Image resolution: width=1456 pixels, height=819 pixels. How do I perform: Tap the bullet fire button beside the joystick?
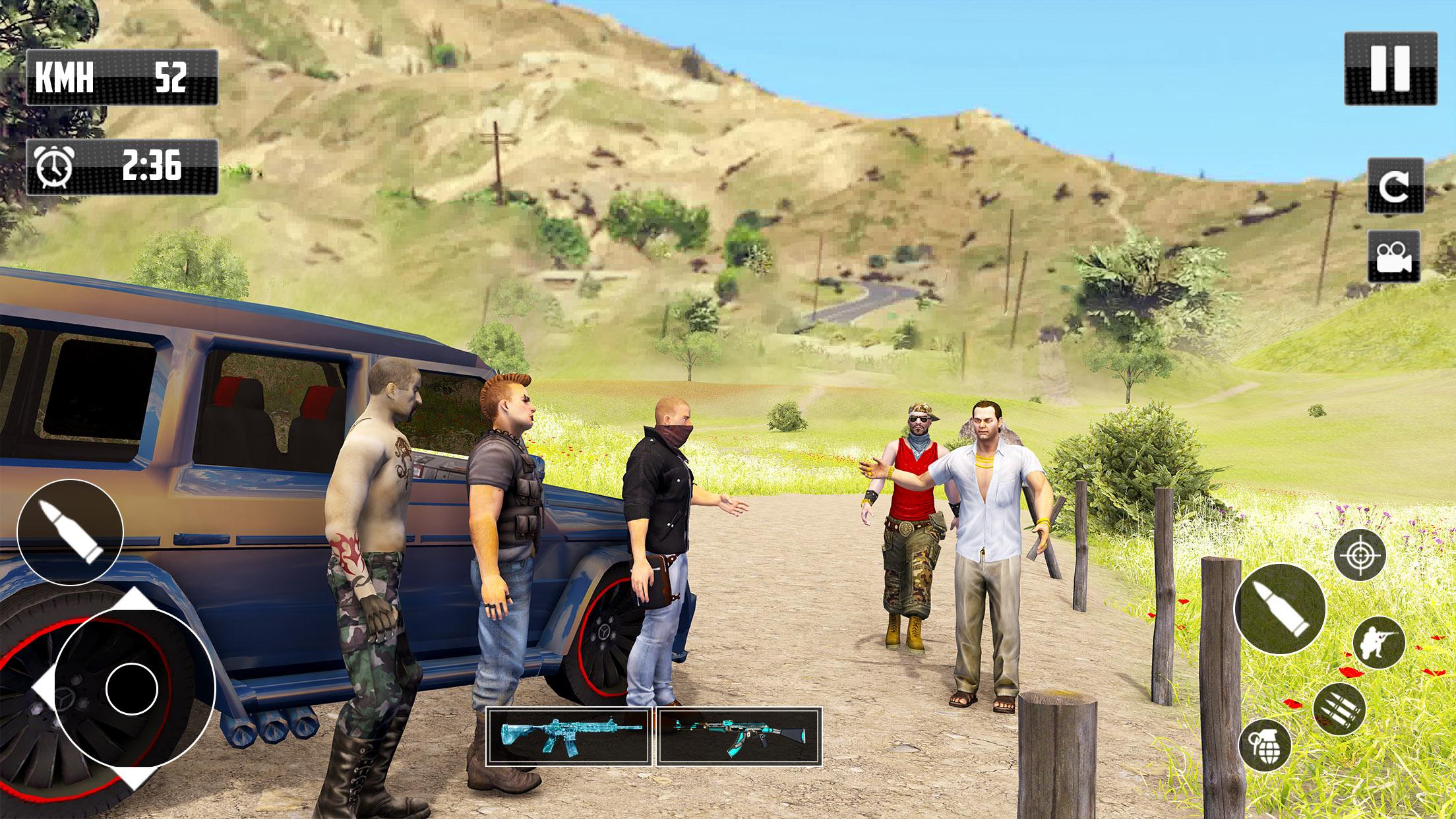coord(70,532)
